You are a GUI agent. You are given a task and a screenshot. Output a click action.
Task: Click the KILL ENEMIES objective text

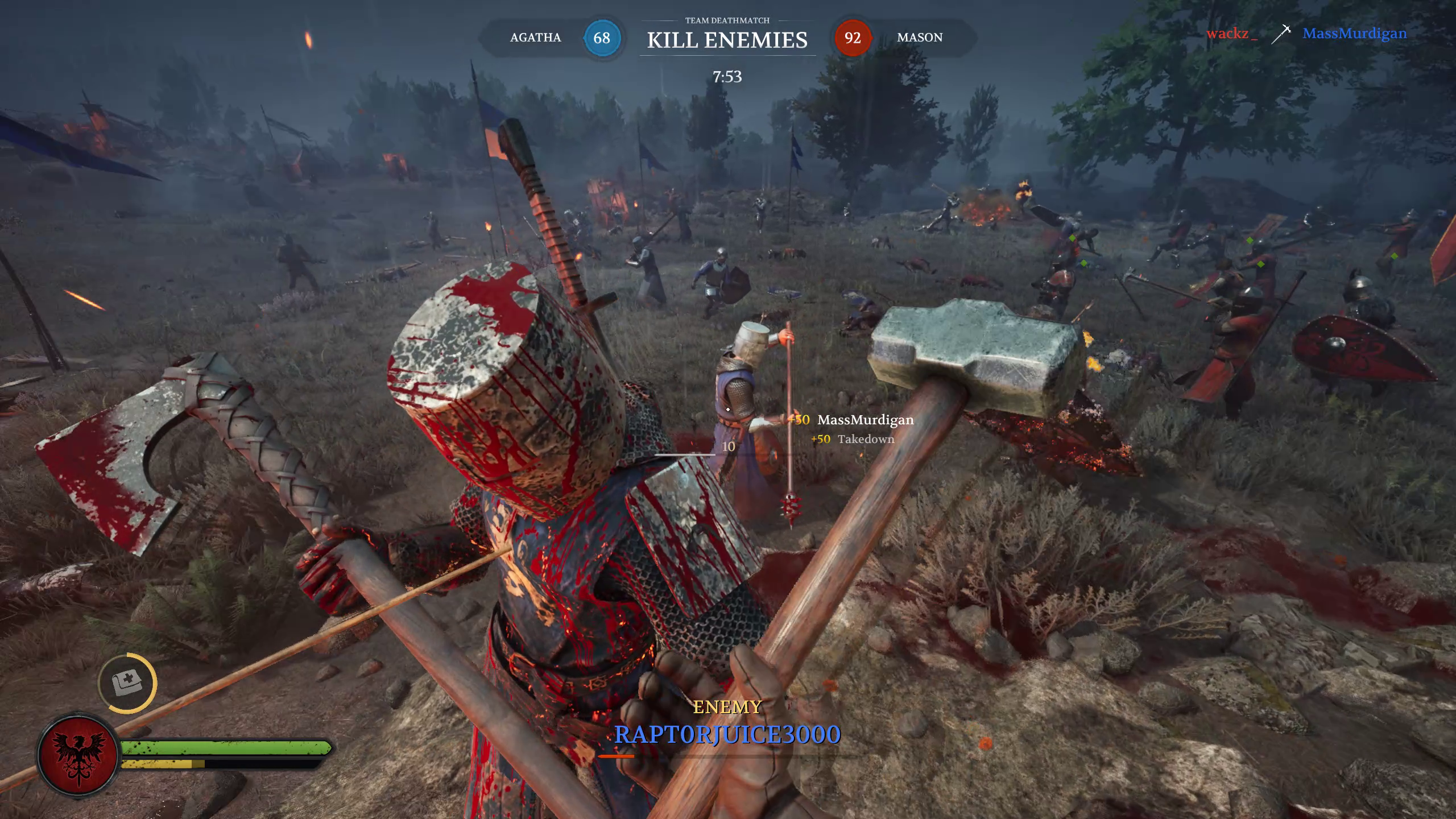pyautogui.click(x=727, y=40)
